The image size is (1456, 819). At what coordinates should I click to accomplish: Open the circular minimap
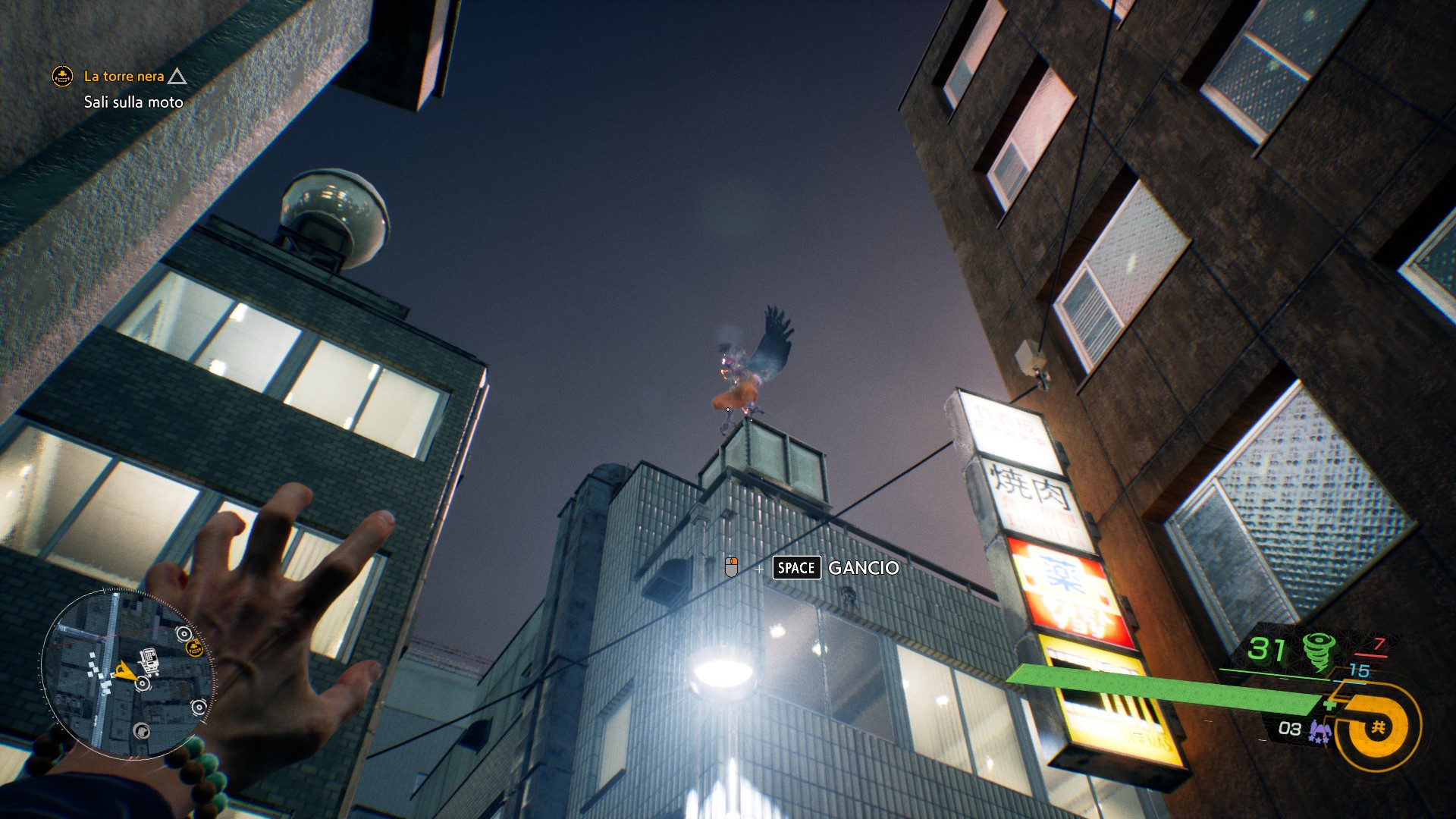[x=127, y=674]
